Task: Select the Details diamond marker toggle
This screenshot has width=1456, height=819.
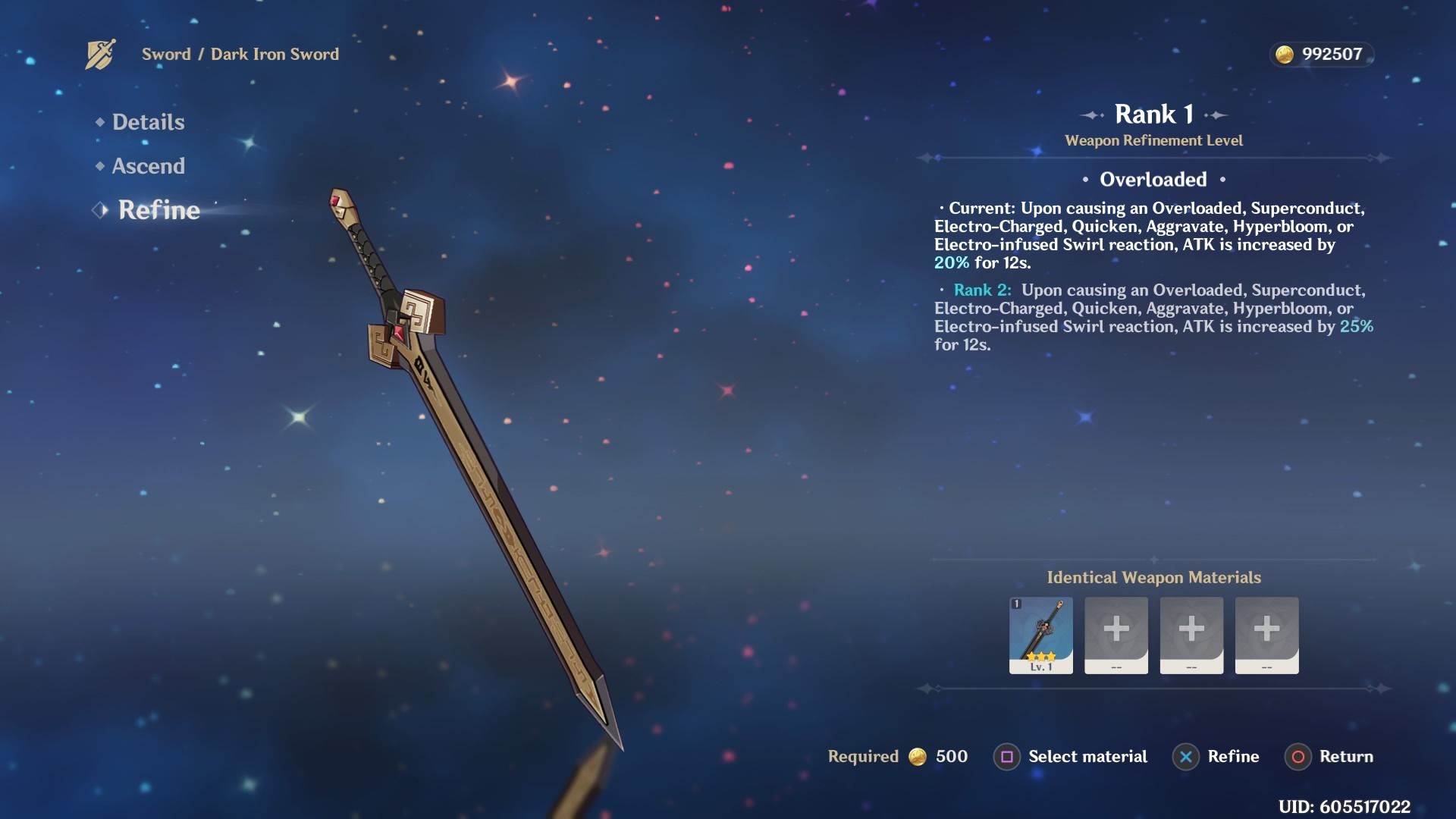Action: (x=99, y=122)
